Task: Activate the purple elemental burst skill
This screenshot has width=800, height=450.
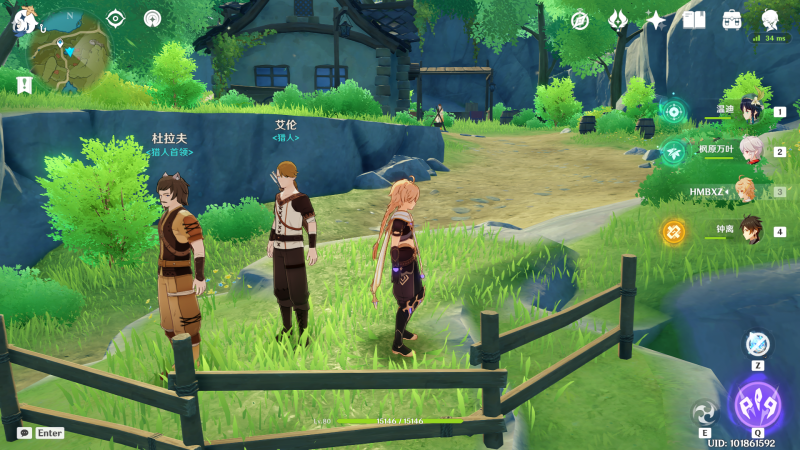Action: click(758, 405)
